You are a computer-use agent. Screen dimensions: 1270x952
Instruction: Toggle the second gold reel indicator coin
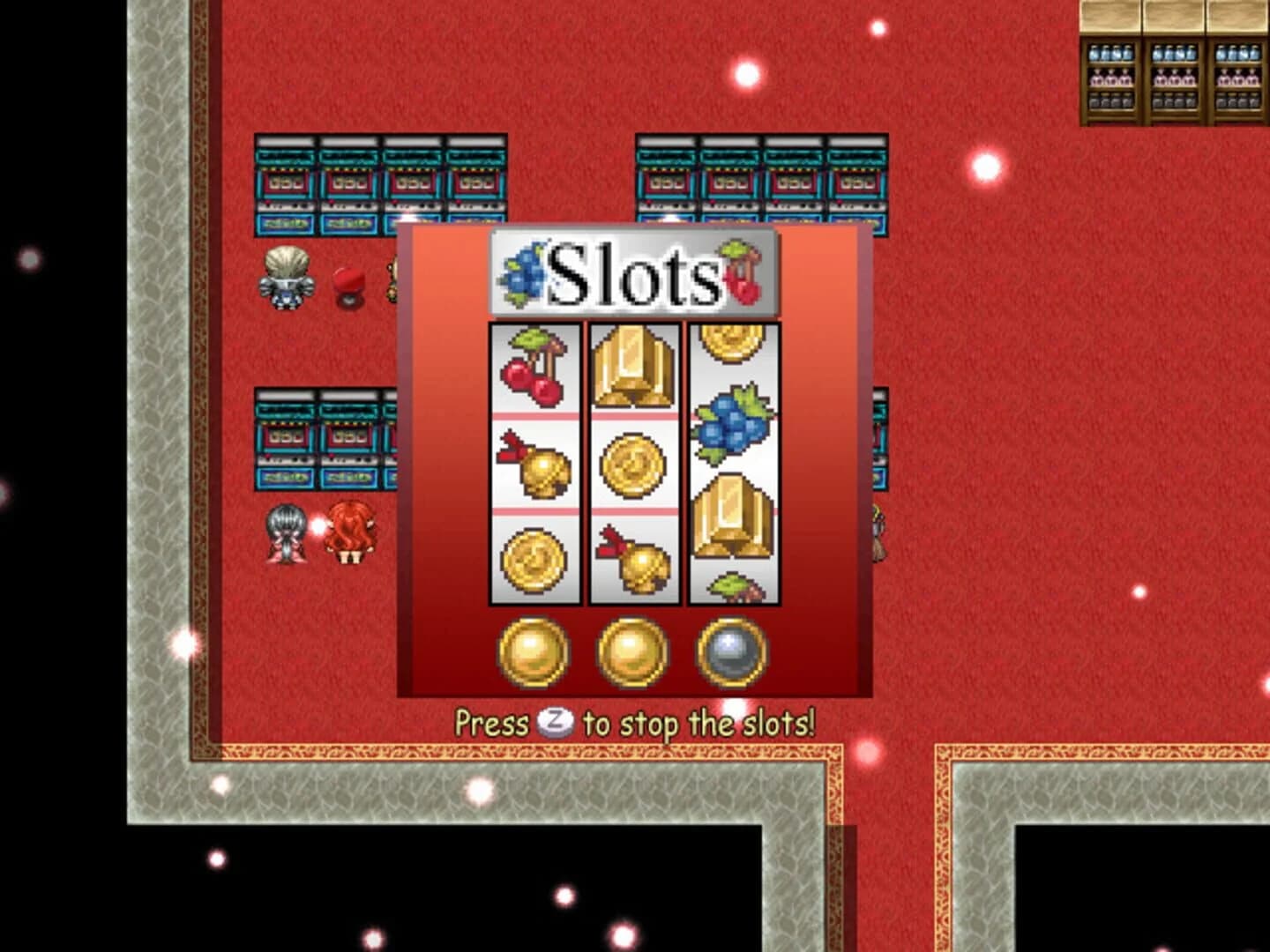click(x=631, y=652)
